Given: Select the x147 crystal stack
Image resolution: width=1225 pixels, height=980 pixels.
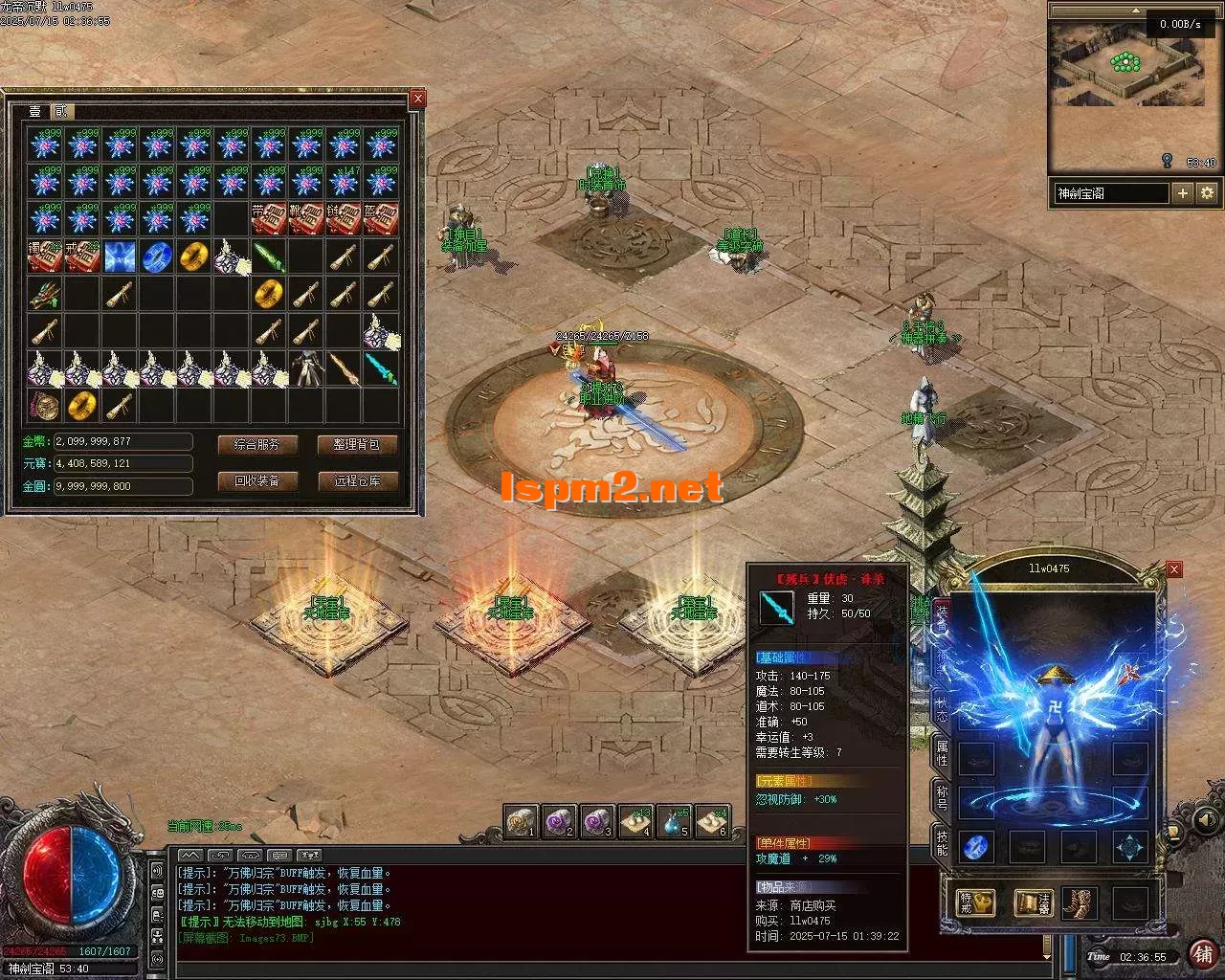Looking at the screenshot, I should pyautogui.click(x=344, y=182).
